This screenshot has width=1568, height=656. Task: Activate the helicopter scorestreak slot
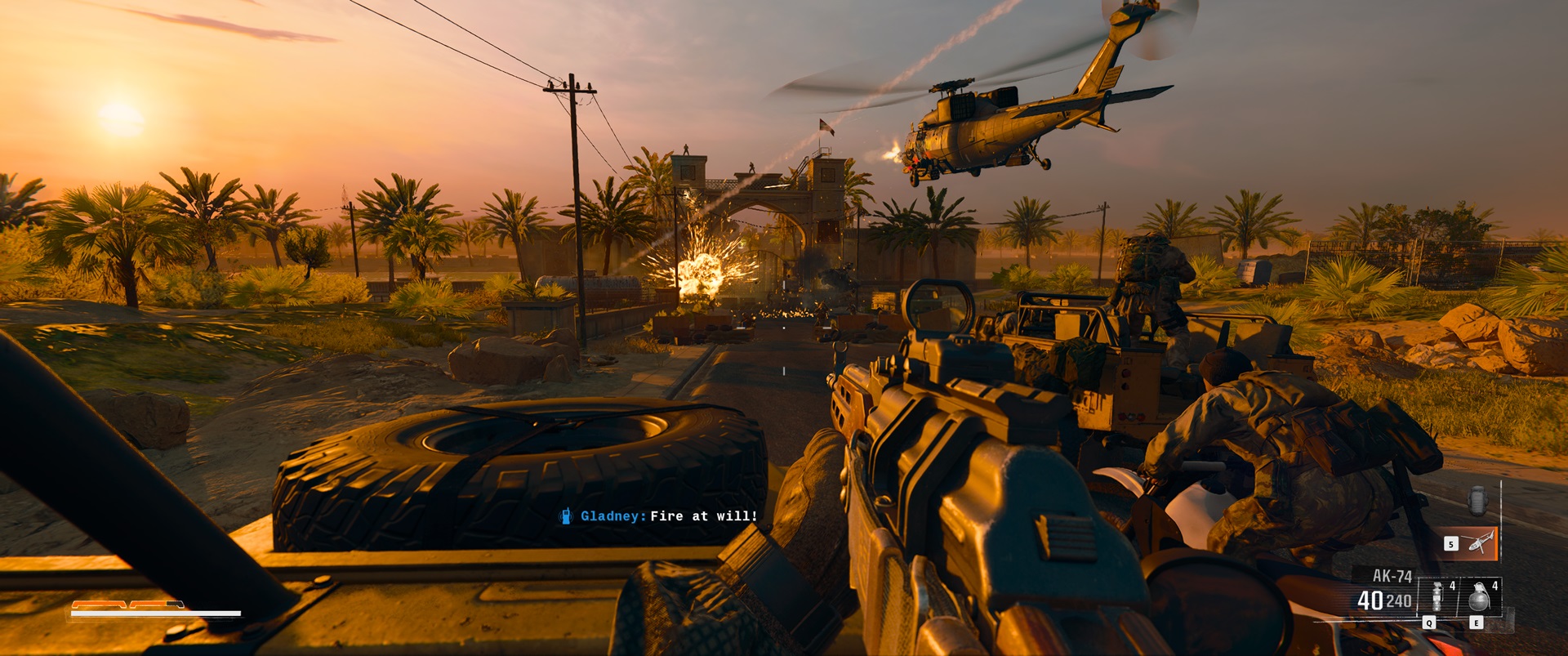[x=1478, y=542]
